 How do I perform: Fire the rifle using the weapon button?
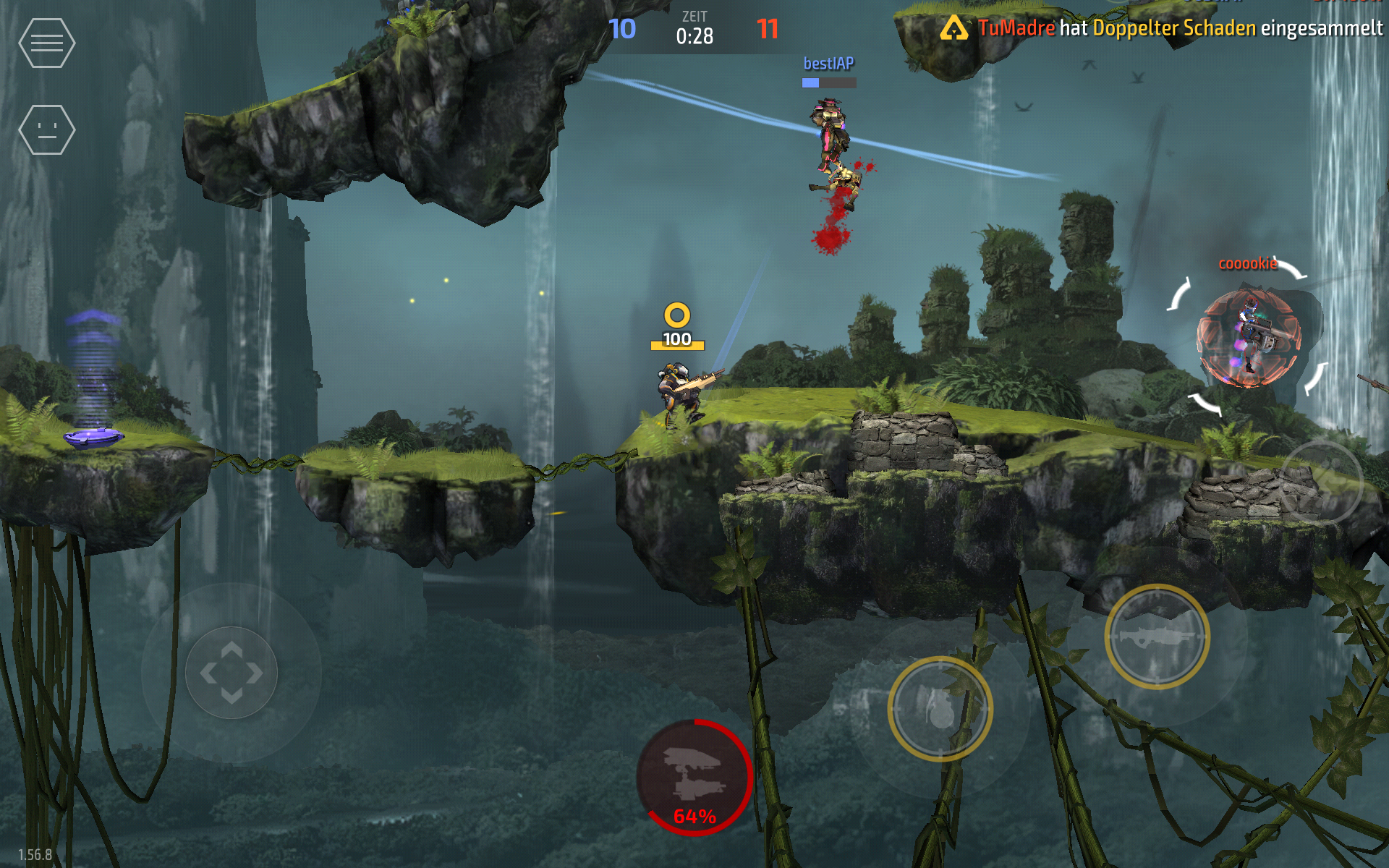point(1157,637)
